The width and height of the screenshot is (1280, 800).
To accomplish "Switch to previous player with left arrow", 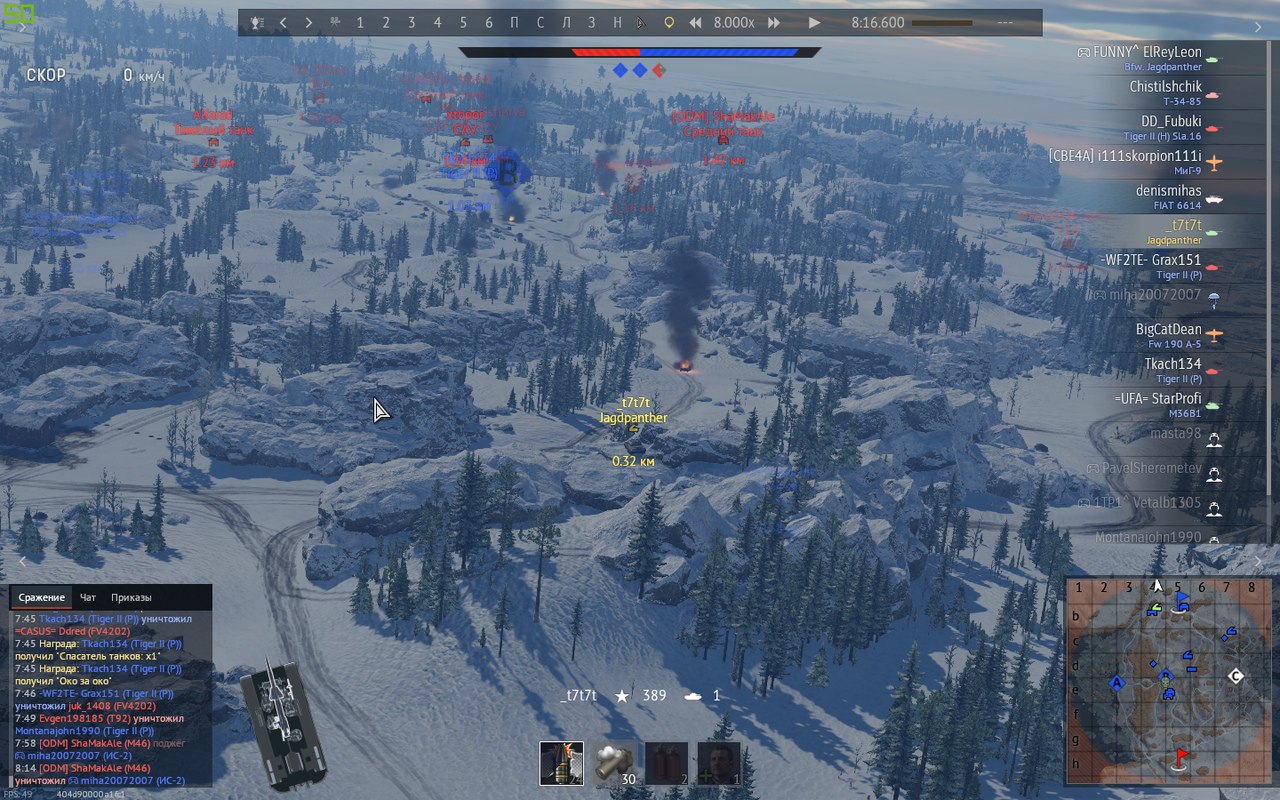I will pyautogui.click(x=283, y=23).
